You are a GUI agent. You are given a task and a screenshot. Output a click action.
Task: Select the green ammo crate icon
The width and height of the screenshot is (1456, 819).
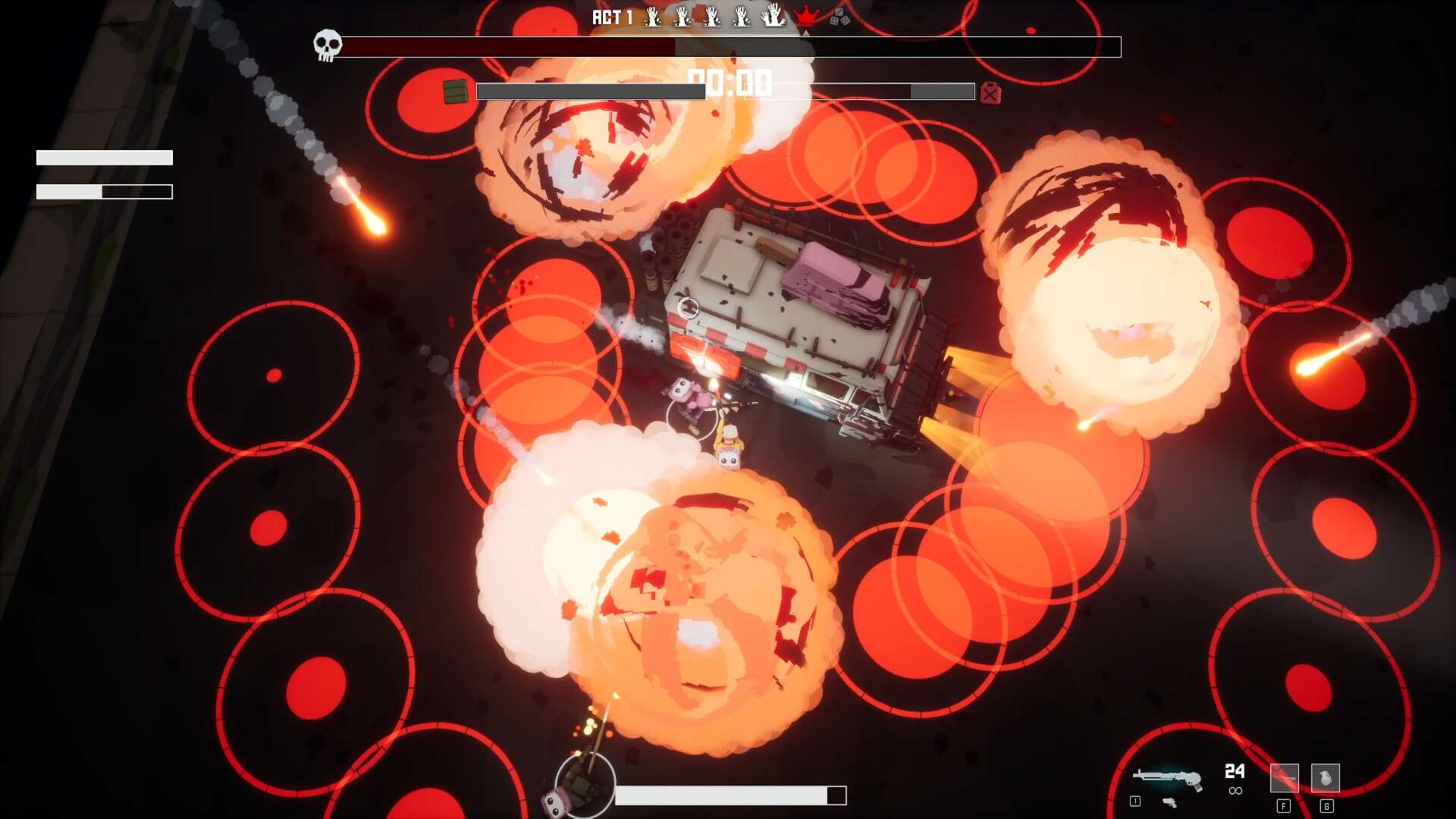455,92
